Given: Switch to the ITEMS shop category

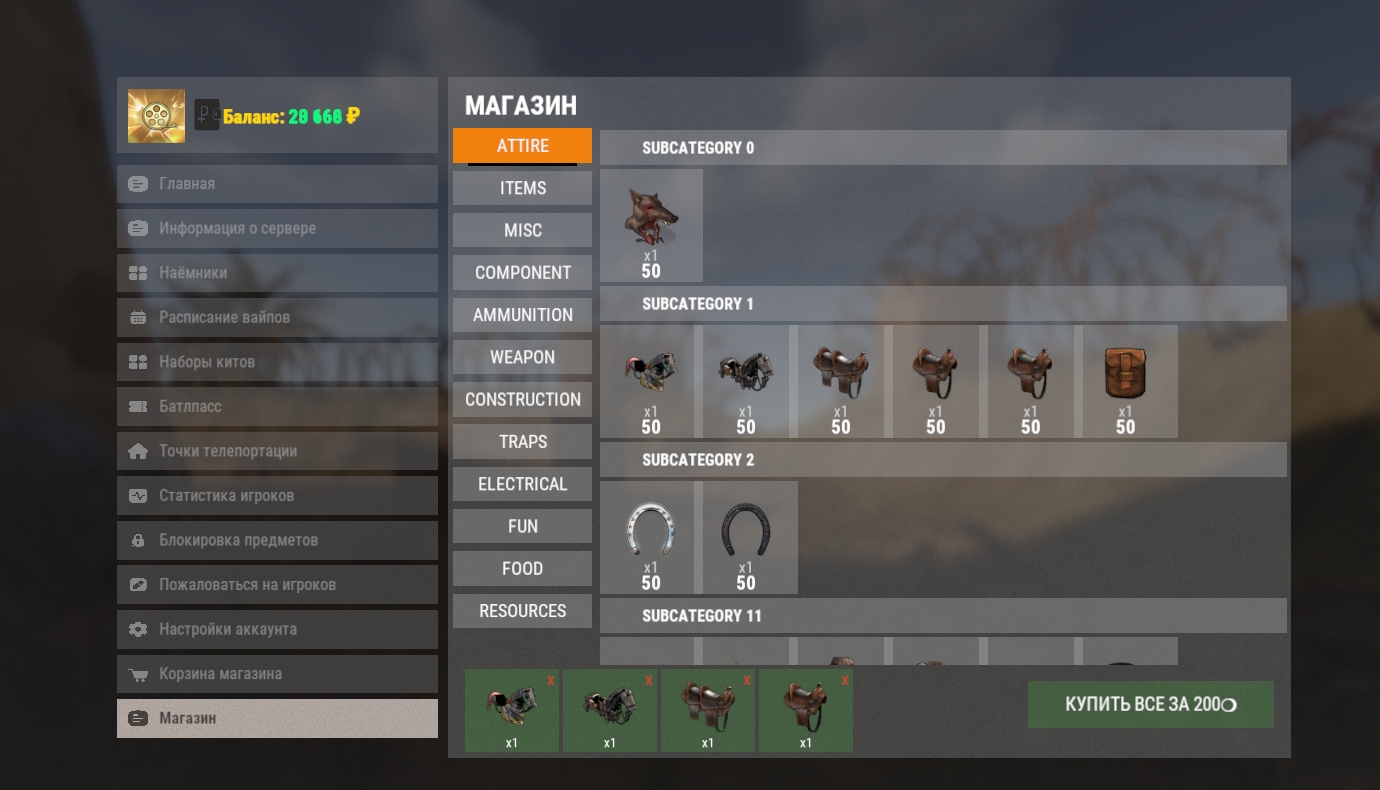Looking at the screenshot, I should tap(522, 188).
